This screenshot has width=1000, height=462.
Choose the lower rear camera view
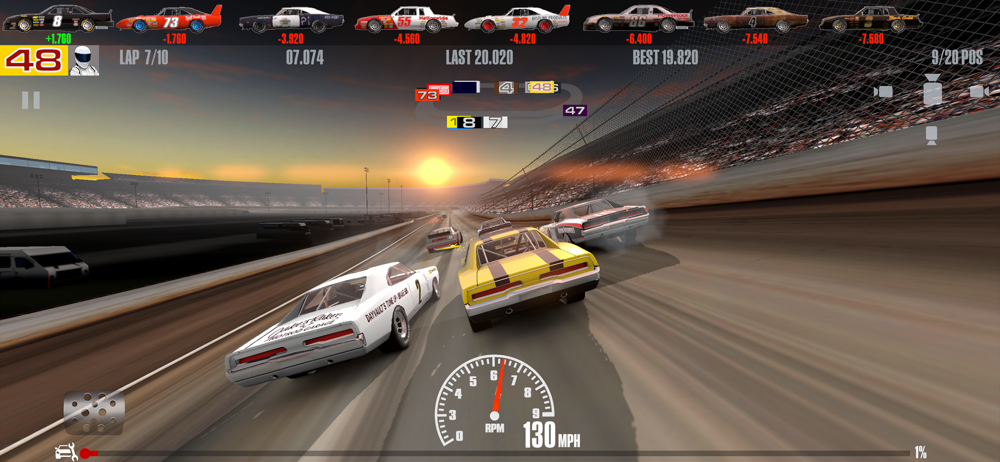932,134
